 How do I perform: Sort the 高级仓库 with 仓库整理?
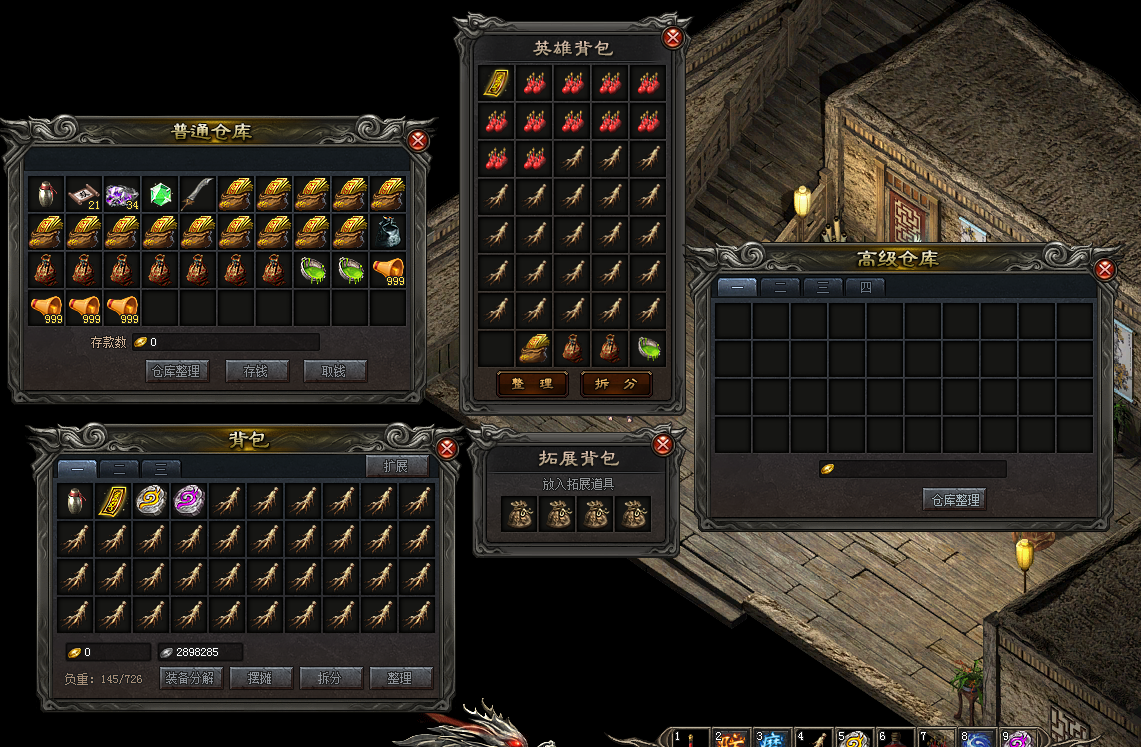pos(954,500)
